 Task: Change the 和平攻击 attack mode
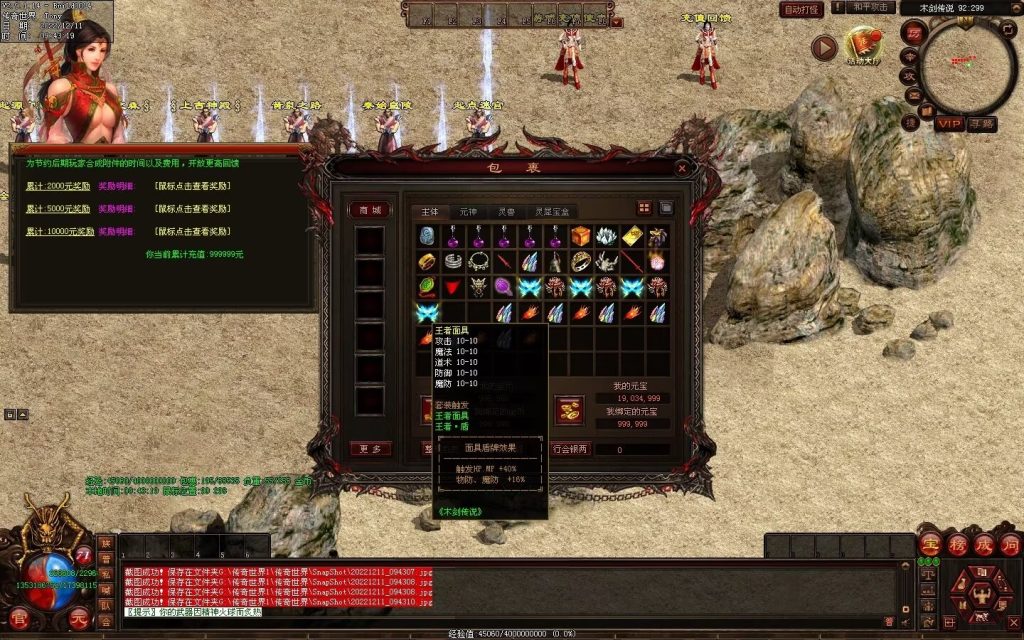click(x=870, y=8)
